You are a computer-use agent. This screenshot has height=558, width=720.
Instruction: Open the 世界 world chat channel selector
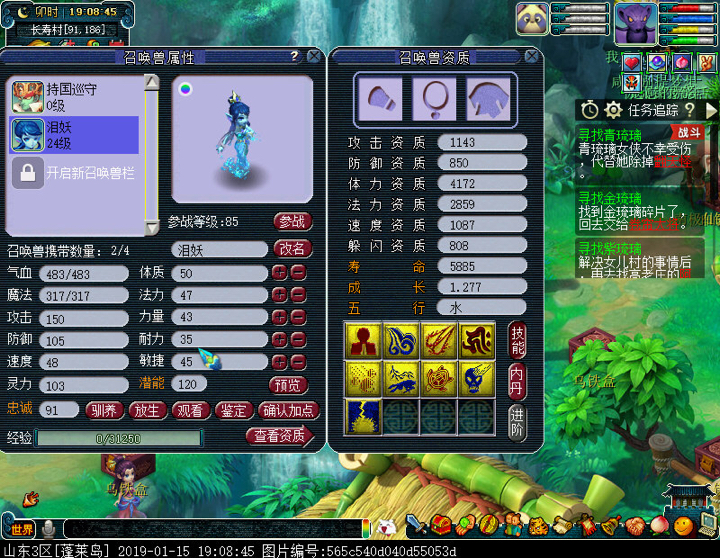pyautogui.click(x=22, y=529)
